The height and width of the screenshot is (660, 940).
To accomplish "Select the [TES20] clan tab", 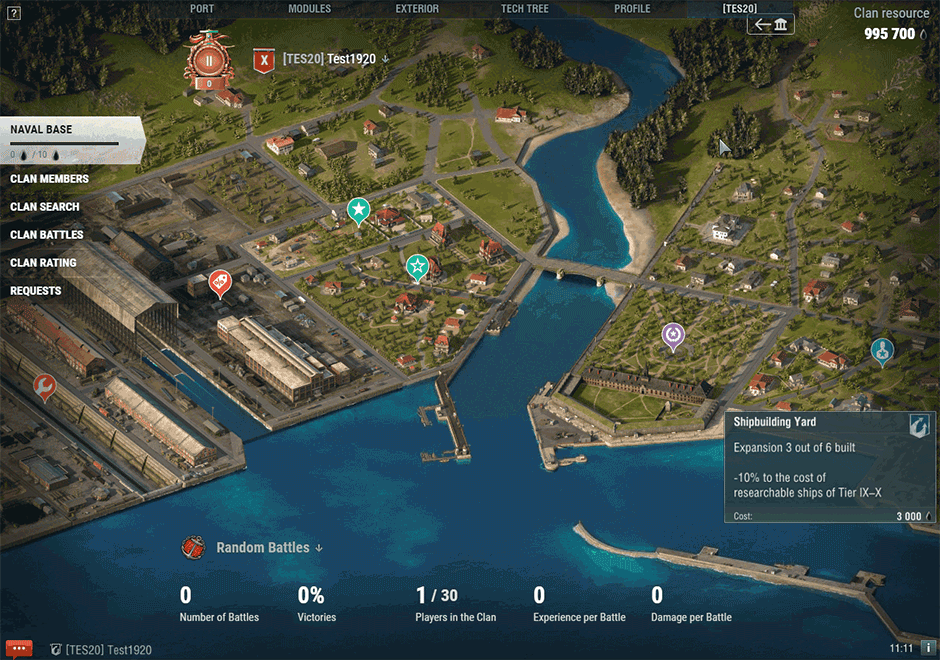I will coord(740,9).
